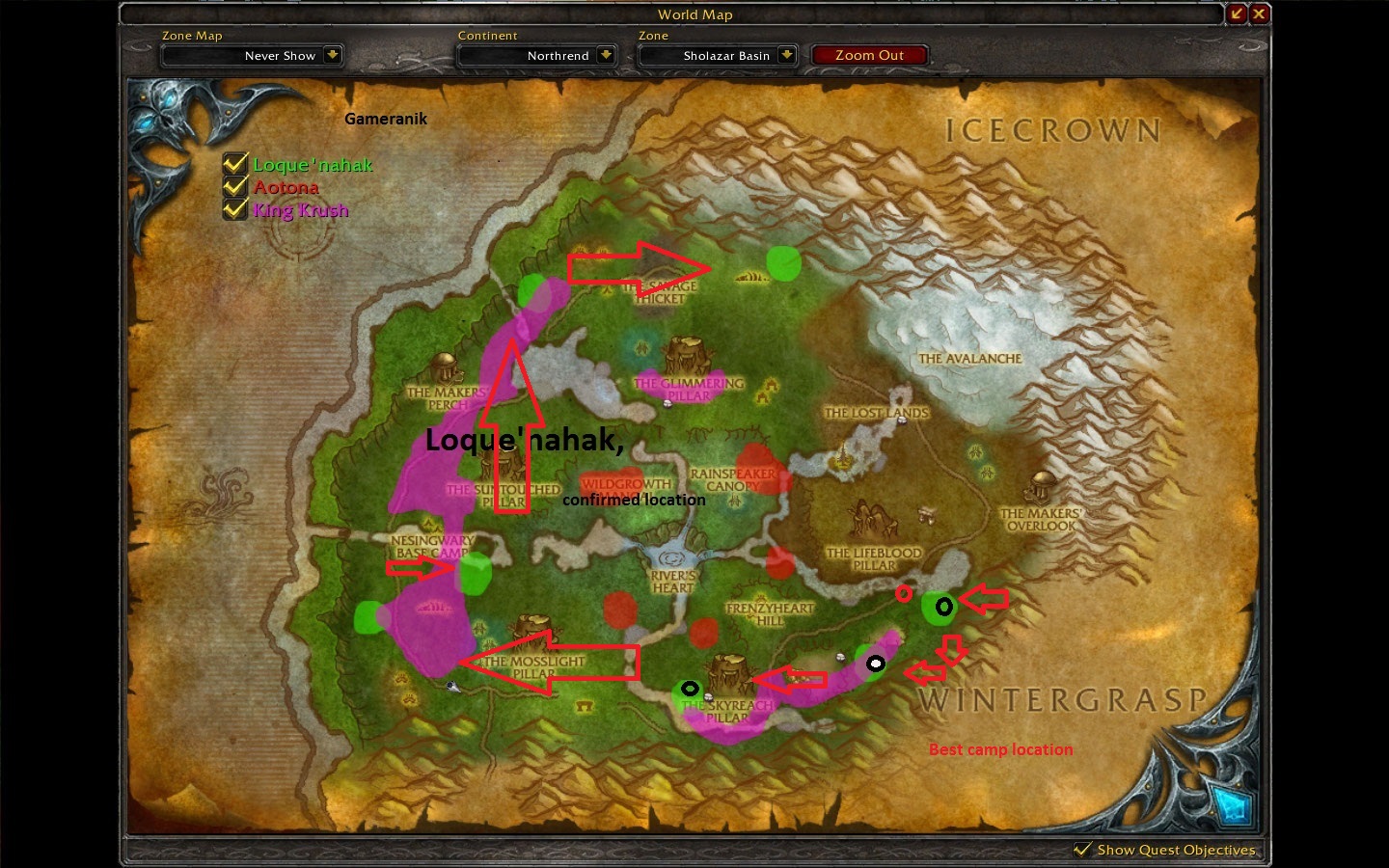1389x868 pixels.
Task: Click the white camp dot near the Wintergrasp border
Action: [x=877, y=664]
